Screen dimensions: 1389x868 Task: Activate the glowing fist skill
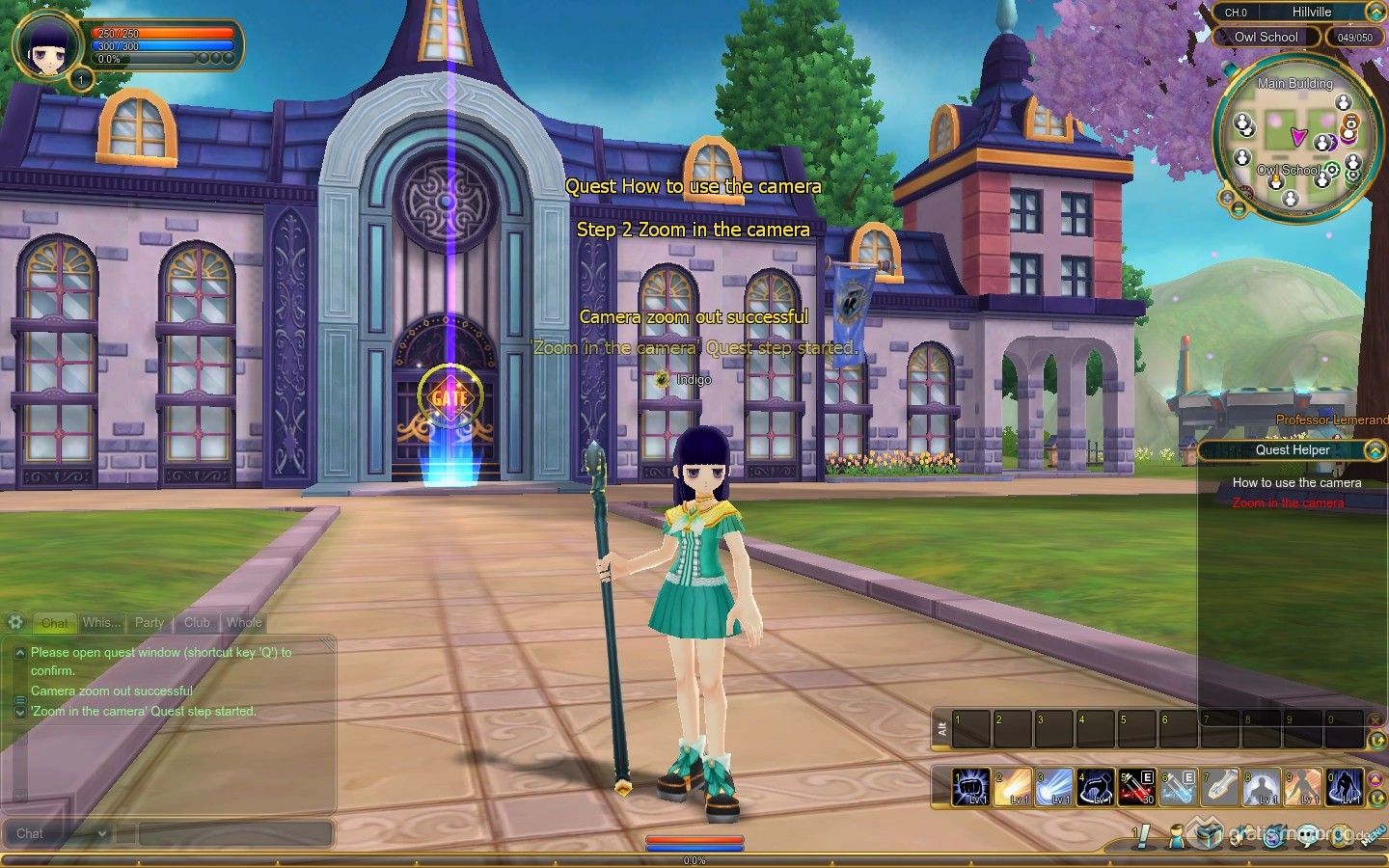pyautogui.click(x=971, y=787)
